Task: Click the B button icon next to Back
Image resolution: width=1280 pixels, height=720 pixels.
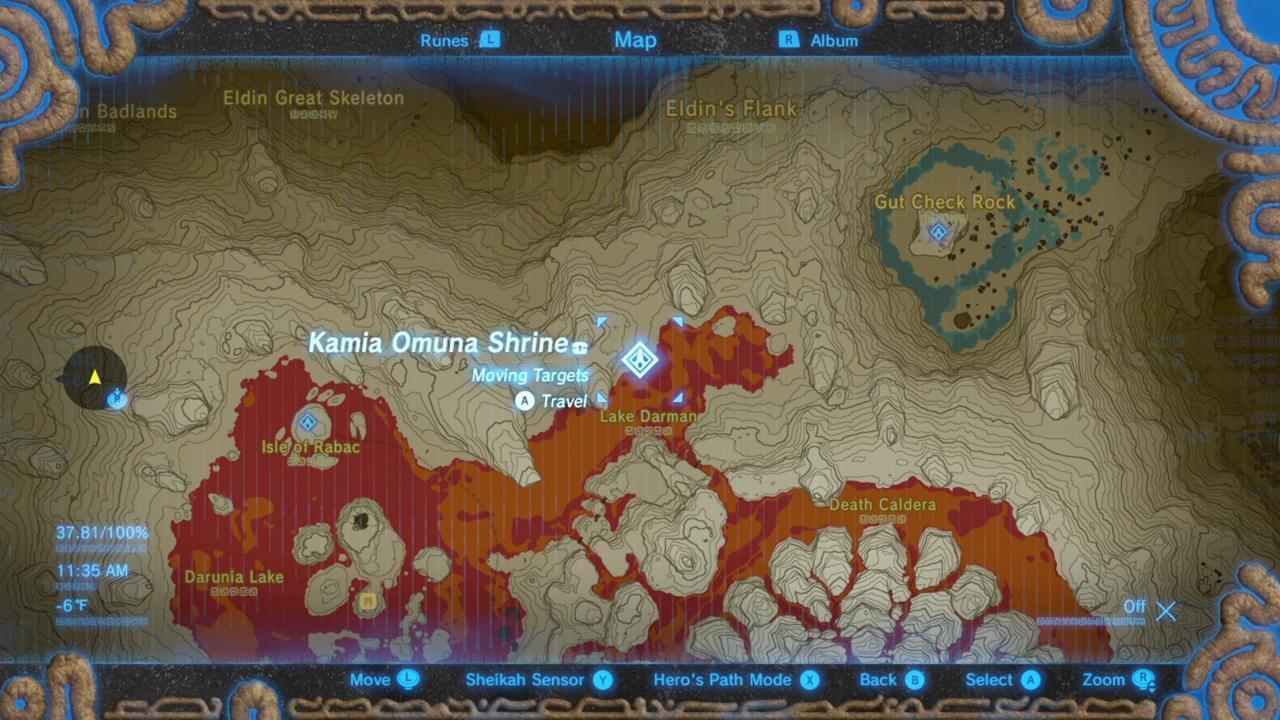Action: click(x=916, y=679)
